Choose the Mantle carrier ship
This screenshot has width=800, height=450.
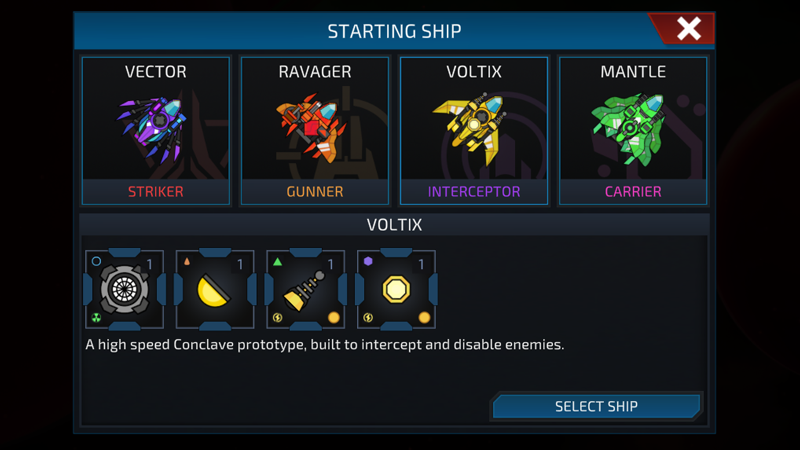tap(633, 131)
